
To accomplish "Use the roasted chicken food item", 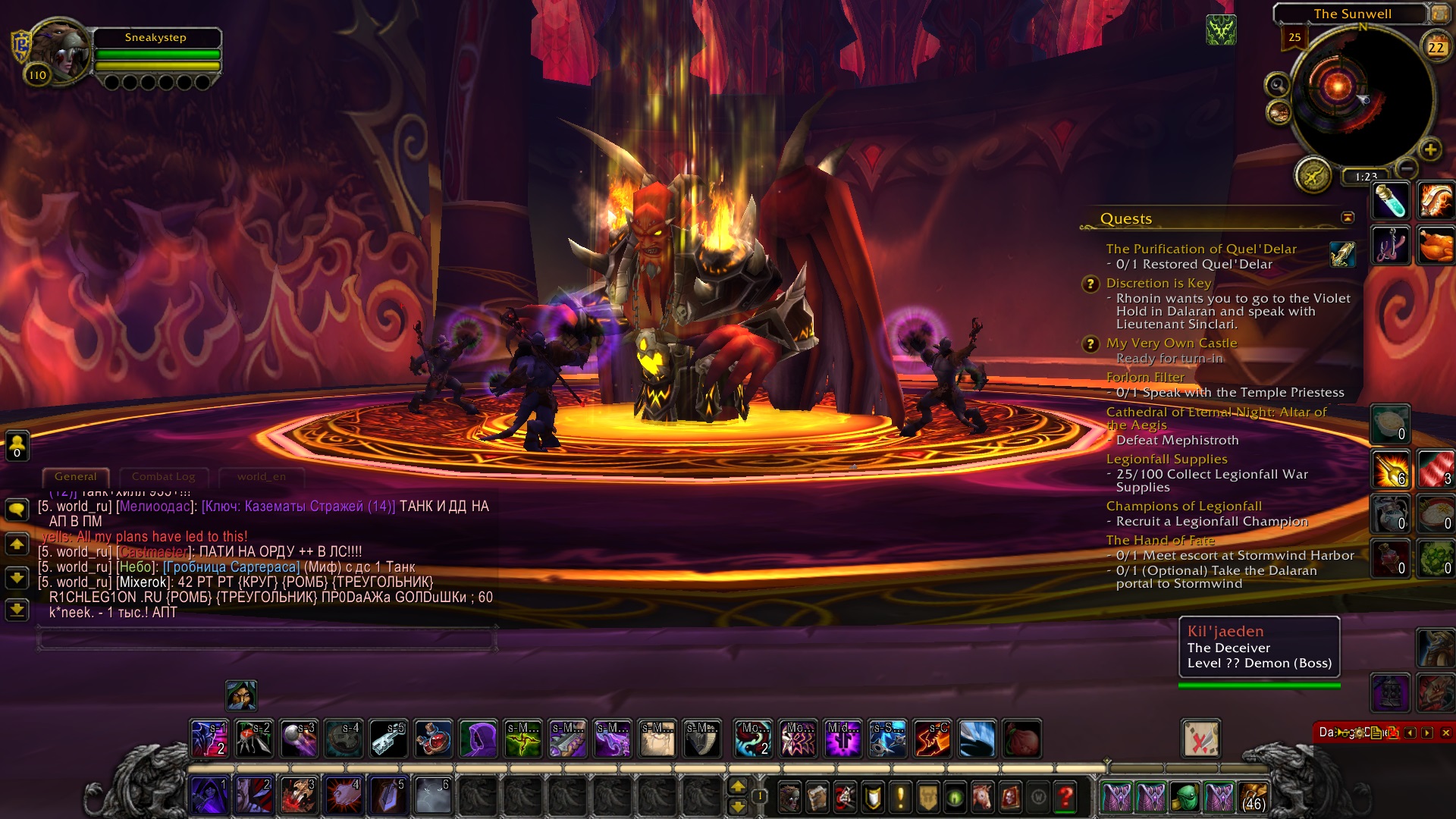I will (1435, 246).
